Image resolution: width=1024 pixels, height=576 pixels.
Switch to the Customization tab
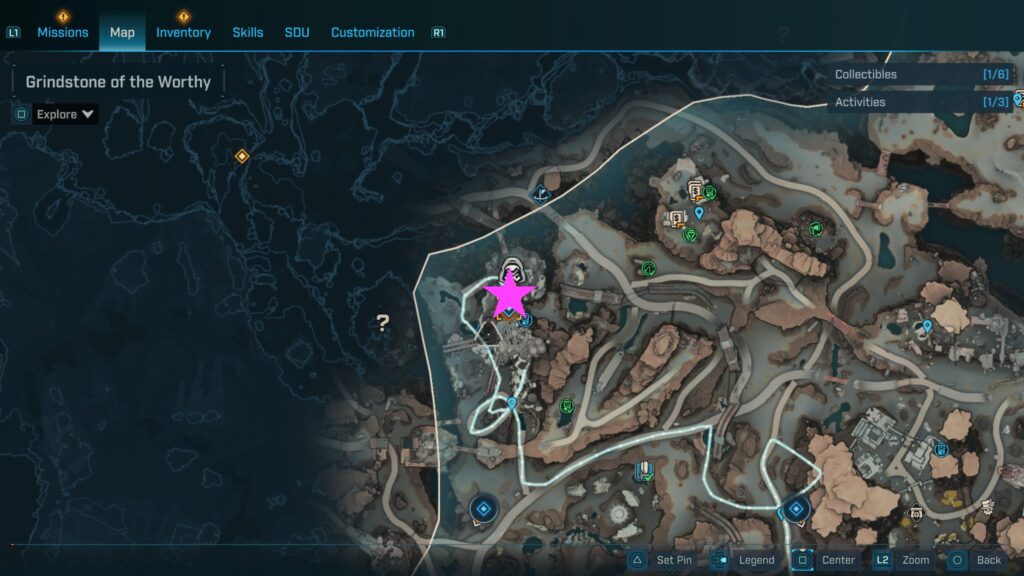(372, 32)
